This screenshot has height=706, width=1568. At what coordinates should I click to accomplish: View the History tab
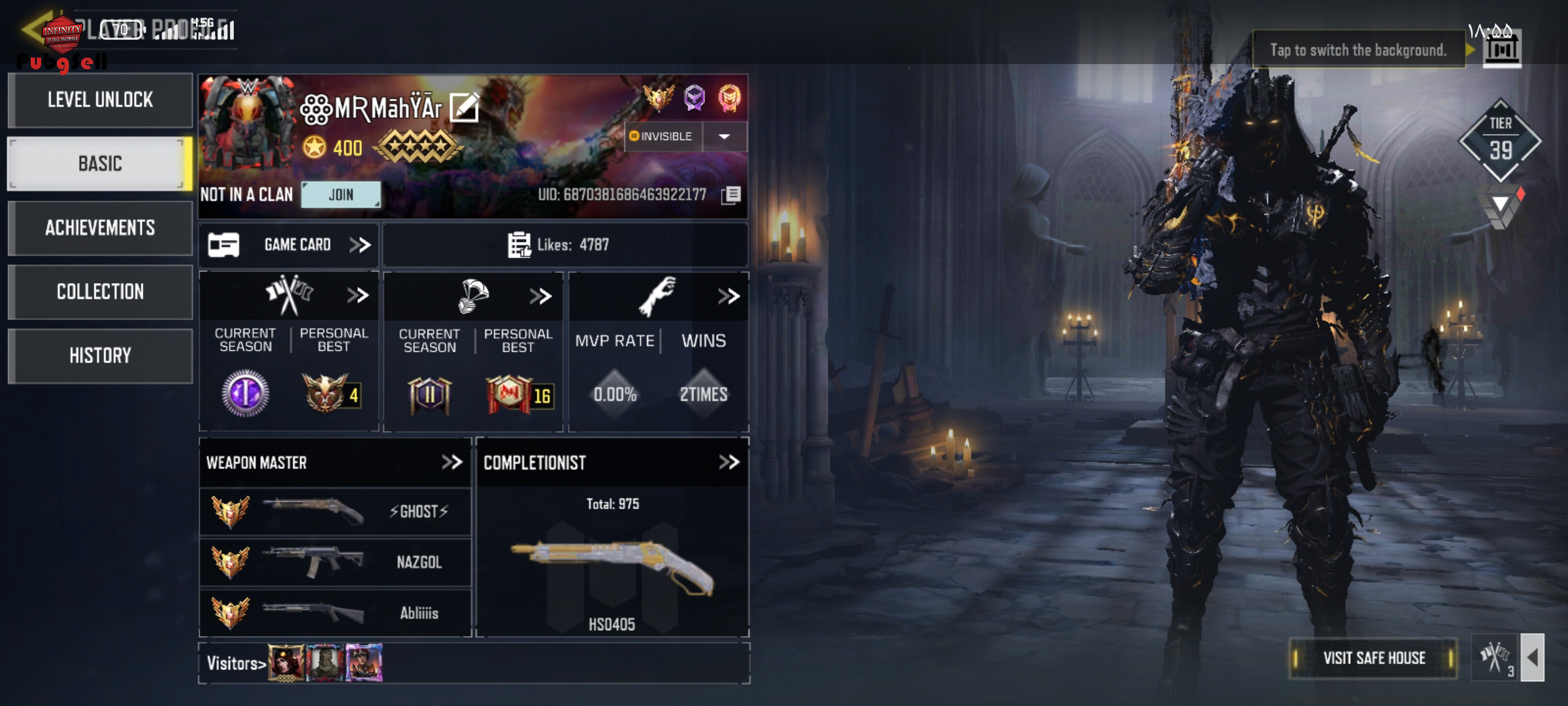tap(100, 356)
